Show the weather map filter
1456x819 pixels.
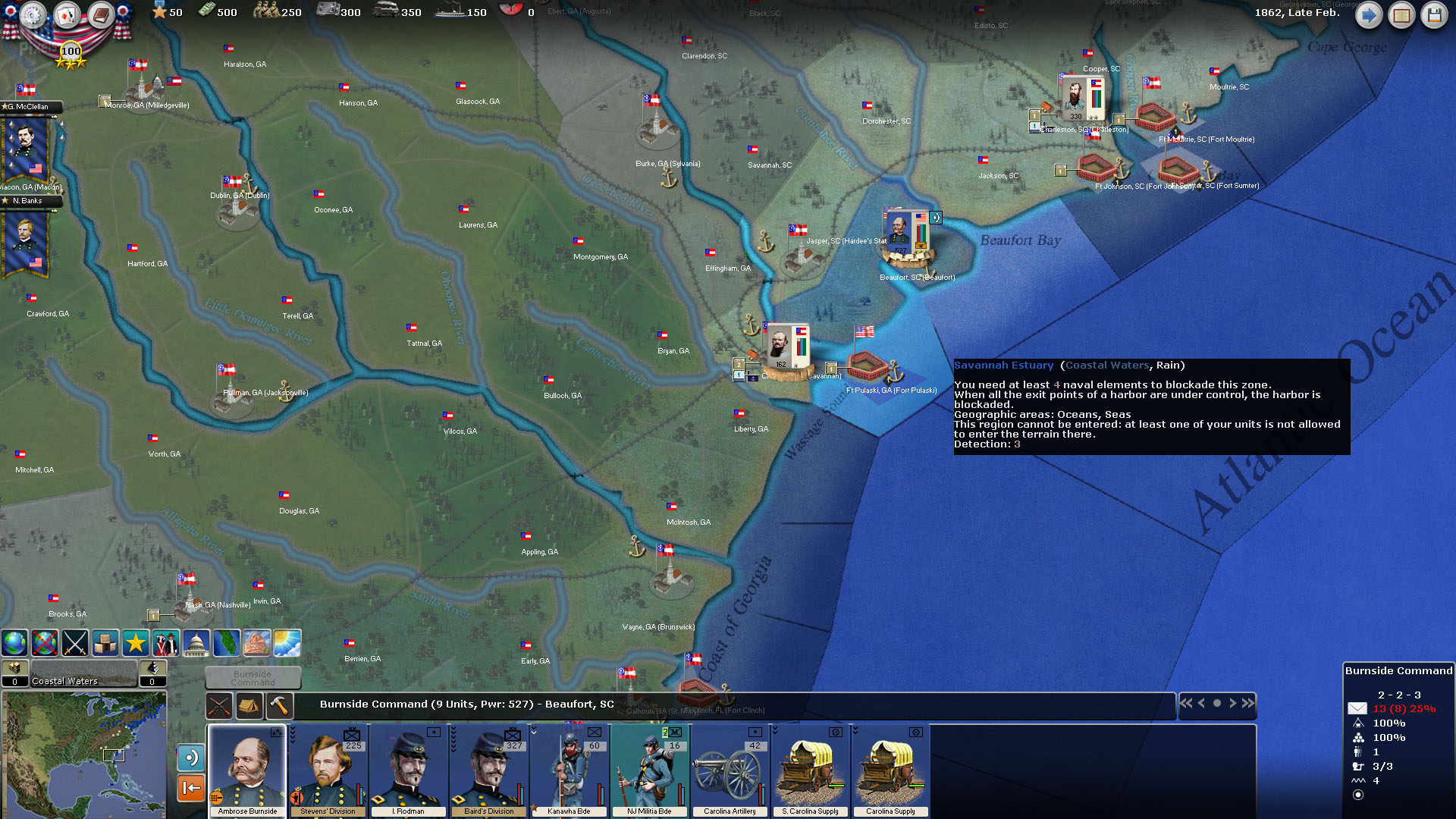tap(287, 643)
